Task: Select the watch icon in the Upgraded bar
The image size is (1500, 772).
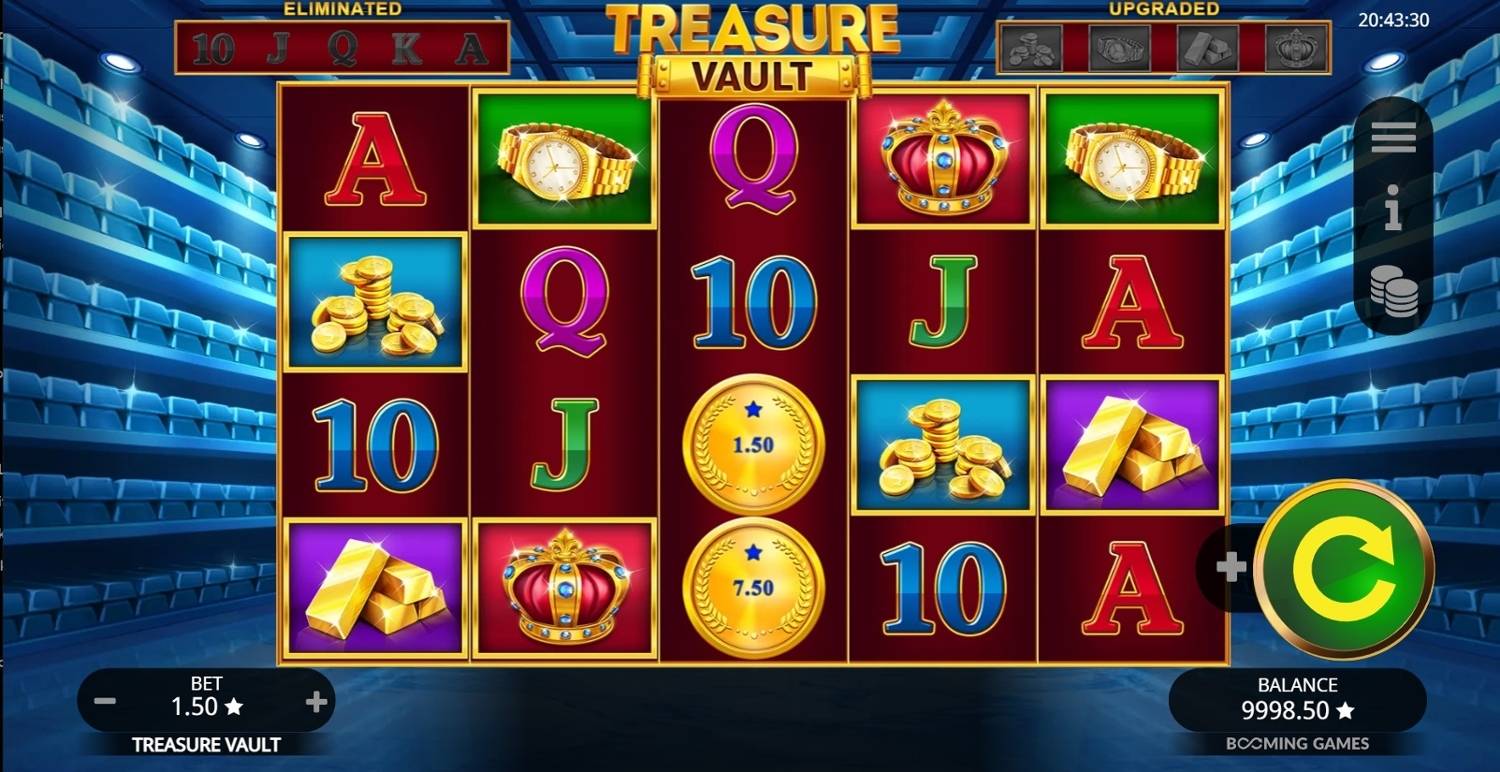Action: tap(1120, 45)
